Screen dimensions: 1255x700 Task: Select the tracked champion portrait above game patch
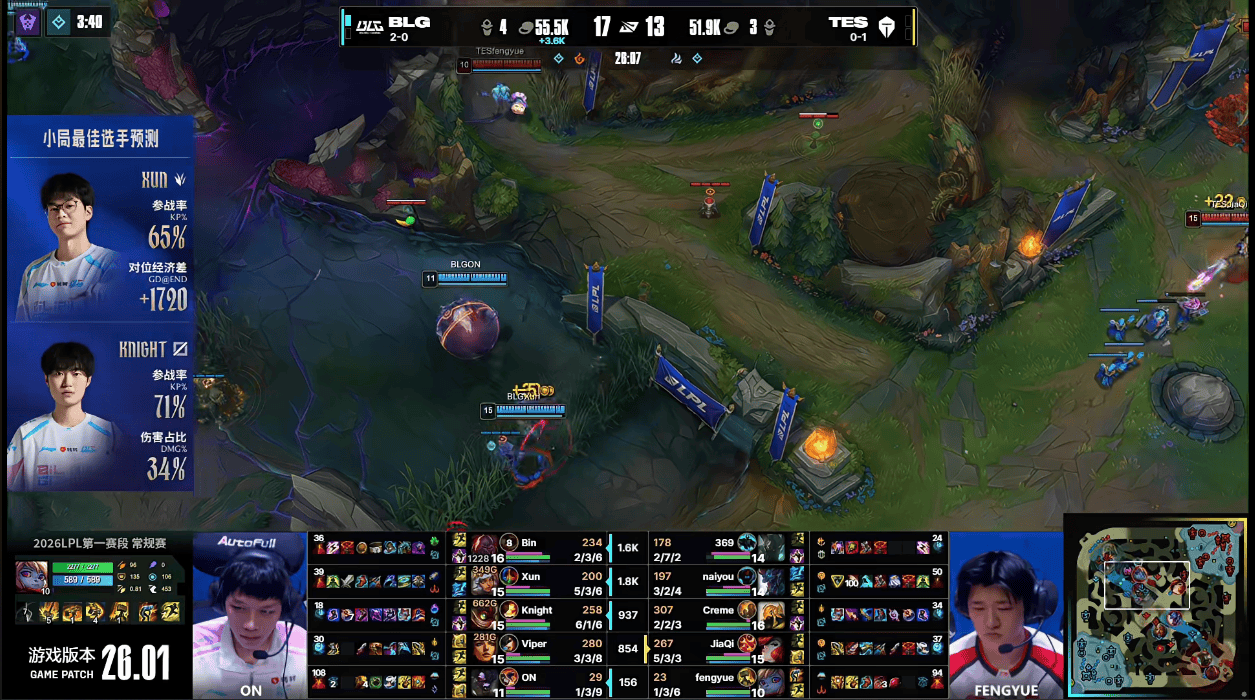29,577
